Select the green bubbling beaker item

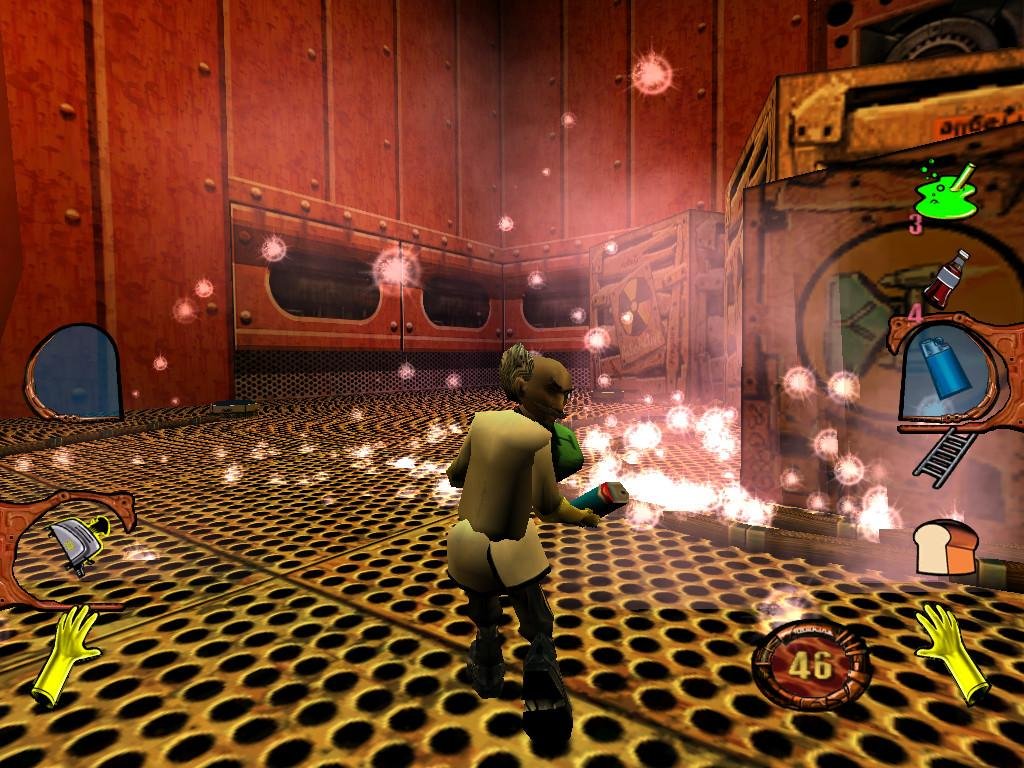[947, 192]
